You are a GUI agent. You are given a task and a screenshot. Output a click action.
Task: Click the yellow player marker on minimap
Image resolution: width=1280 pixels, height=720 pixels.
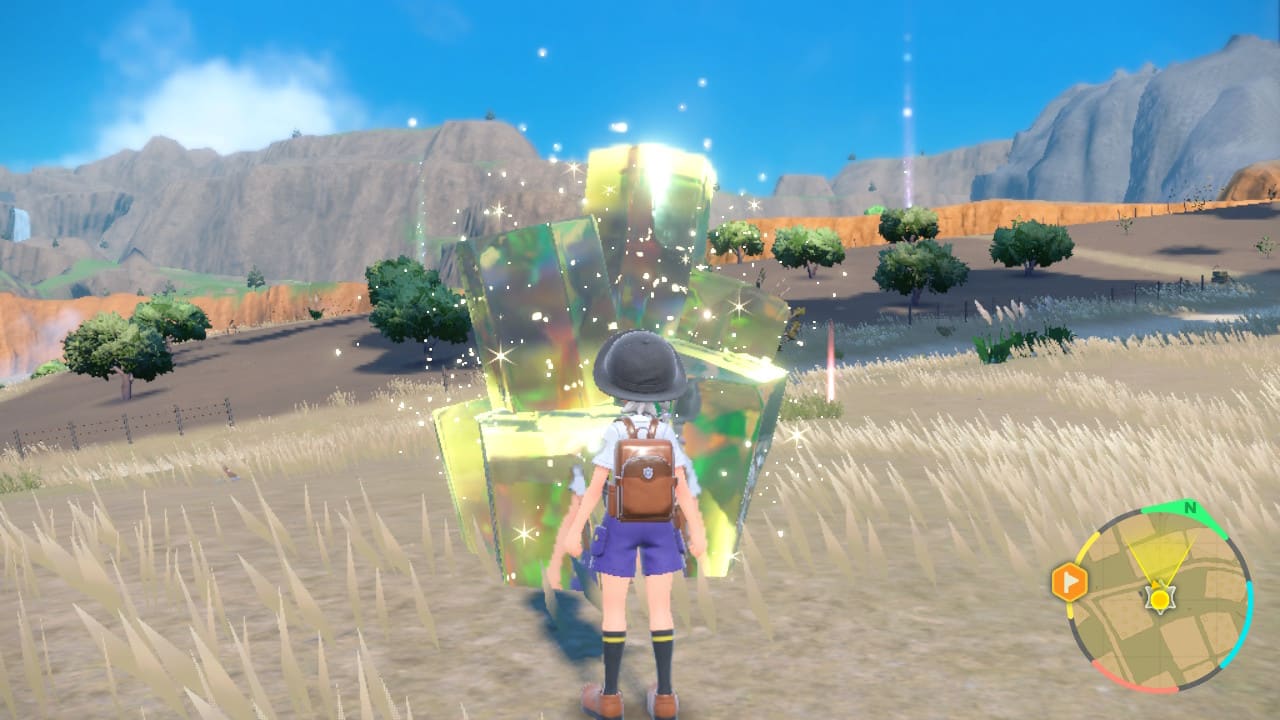(1159, 599)
